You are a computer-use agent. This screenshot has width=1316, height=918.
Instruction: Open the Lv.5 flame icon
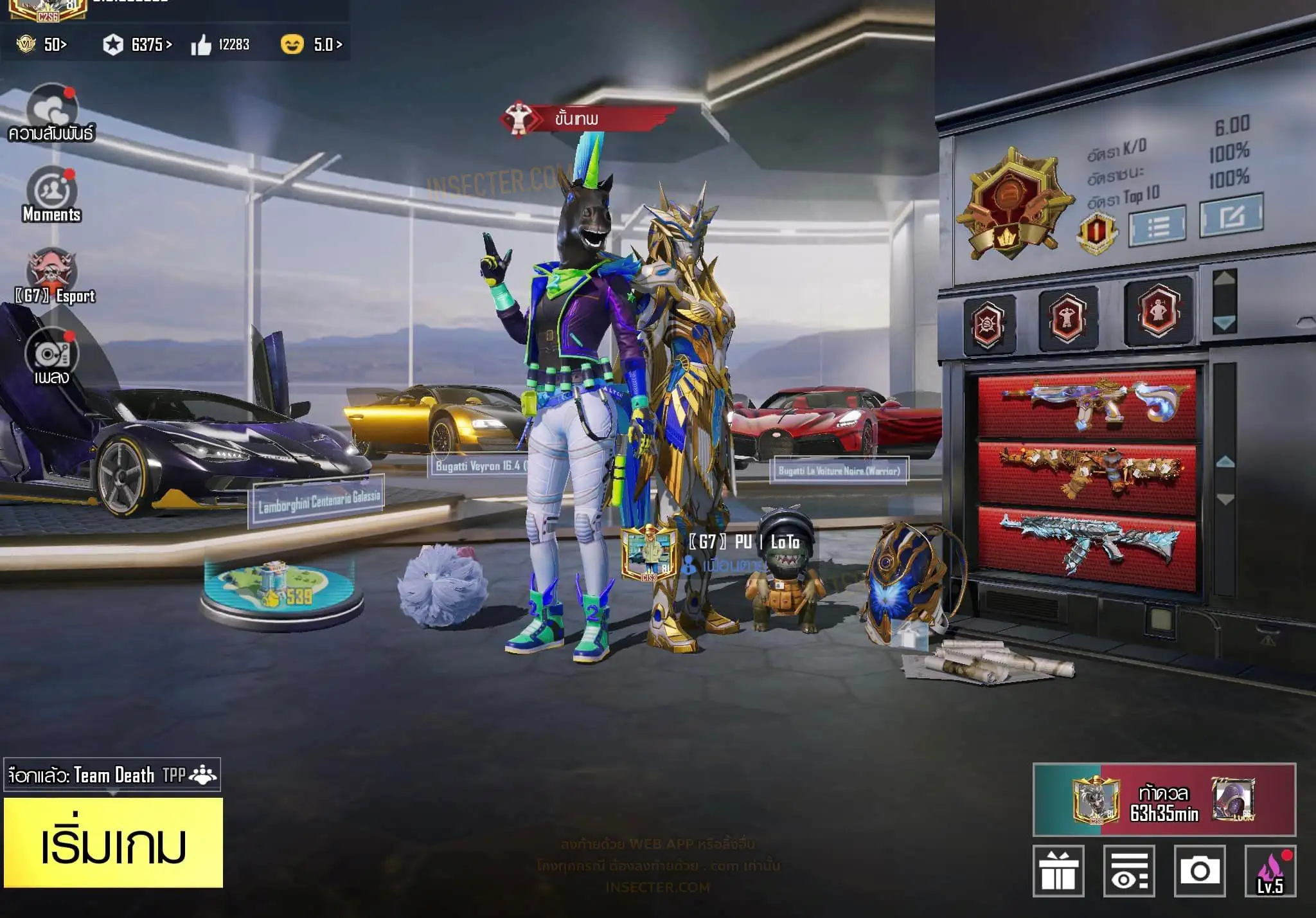(1270, 871)
